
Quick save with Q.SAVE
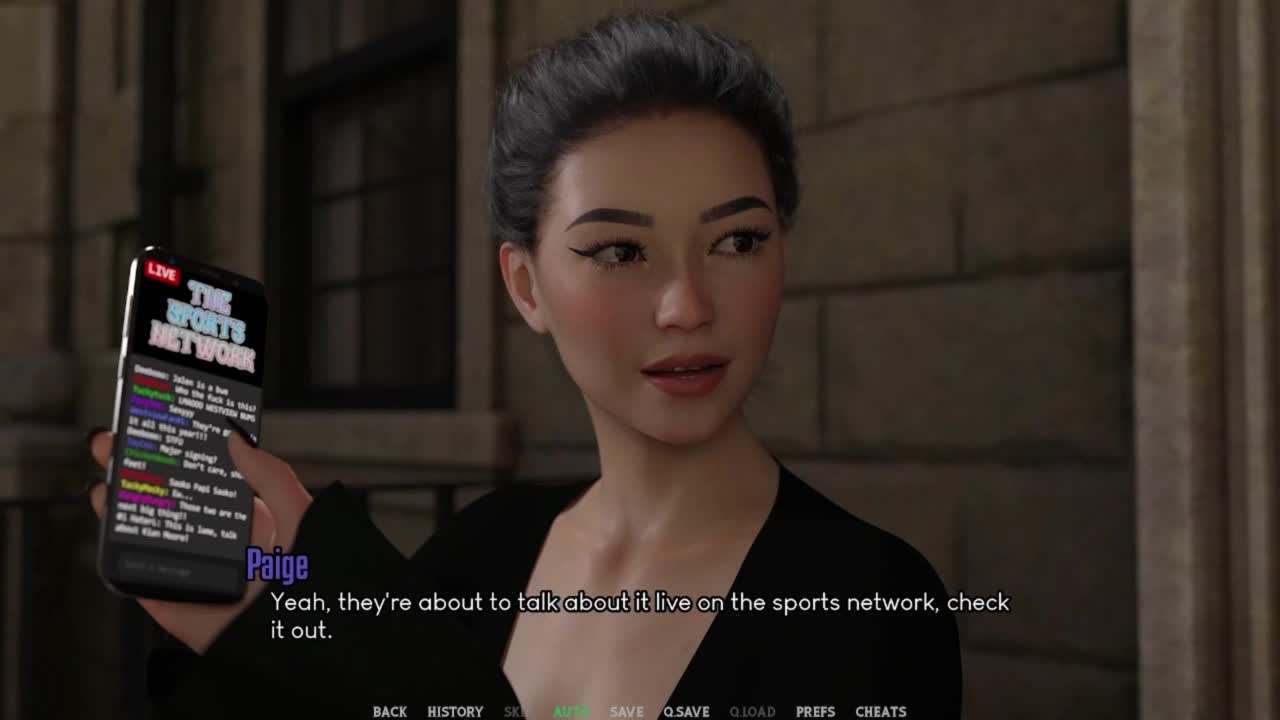coord(686,711)
